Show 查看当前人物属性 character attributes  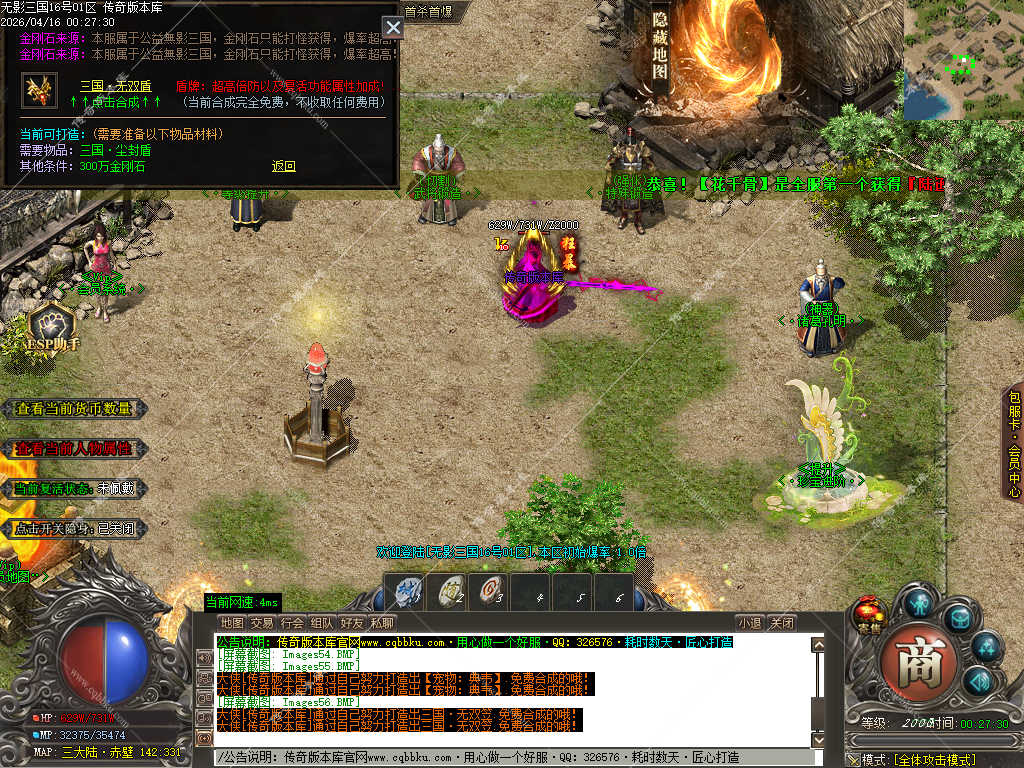74,448
